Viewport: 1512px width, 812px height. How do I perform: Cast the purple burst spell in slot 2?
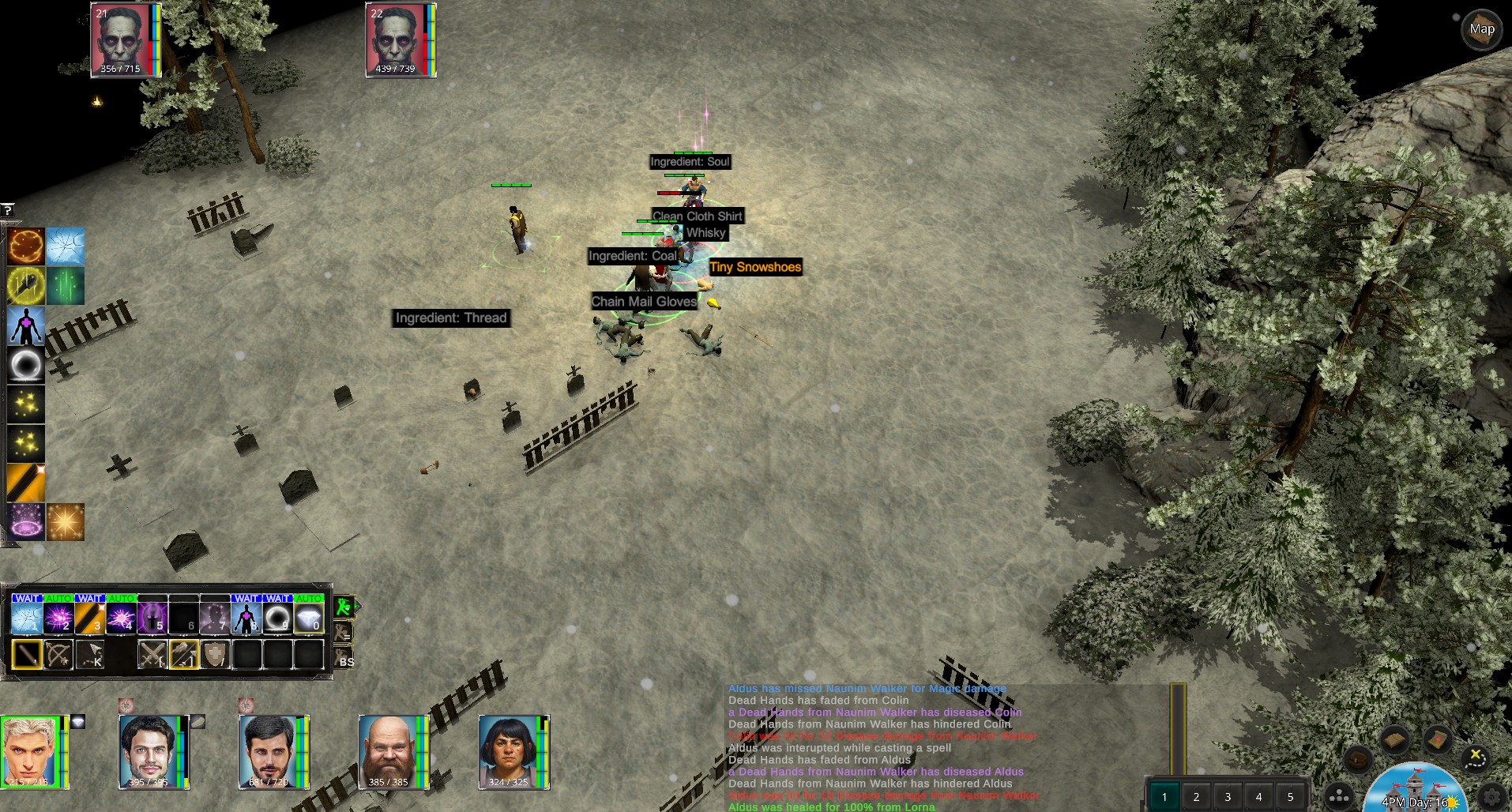click(58, 618)
